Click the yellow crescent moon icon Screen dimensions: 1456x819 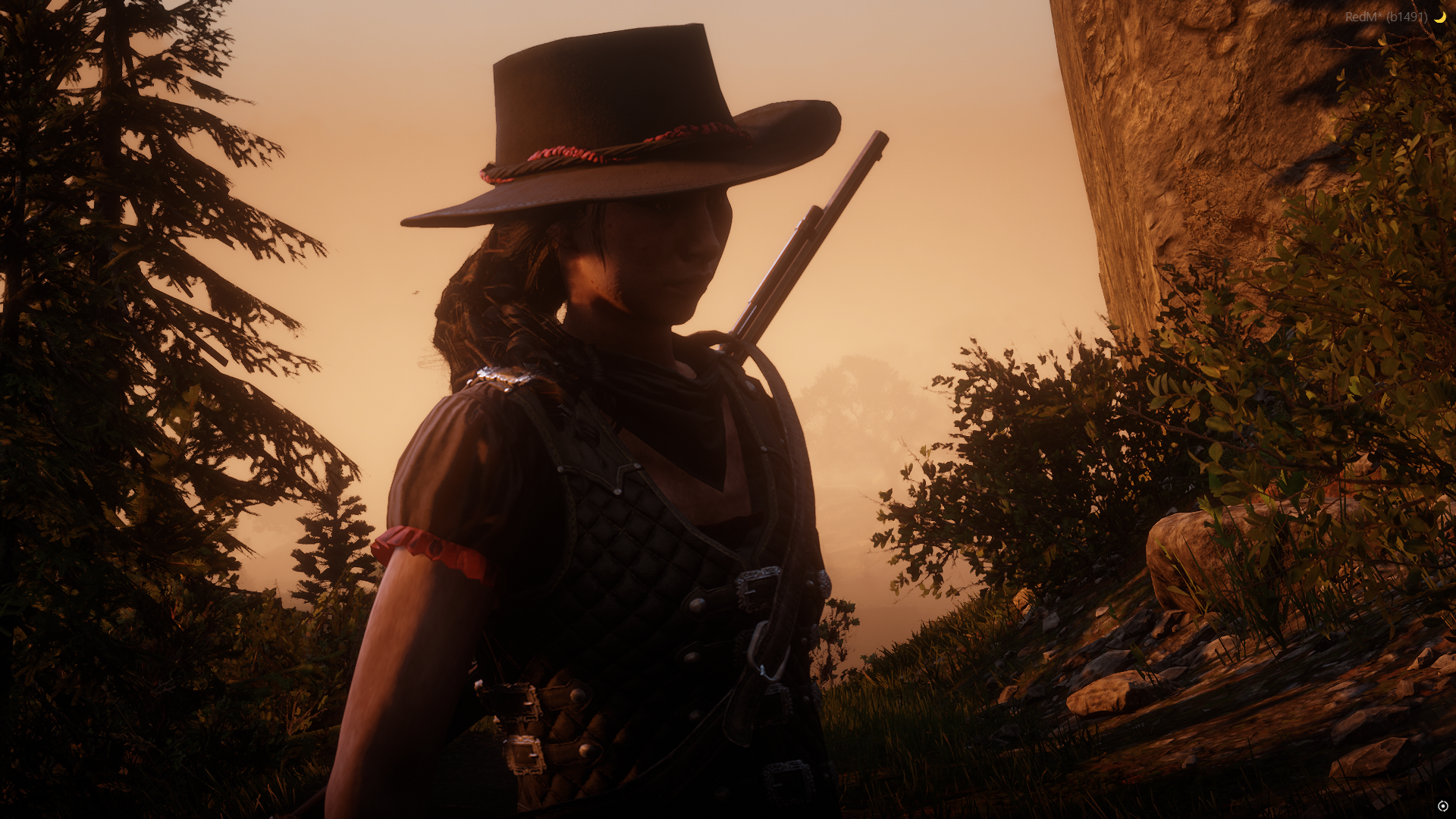pos(1439,17)
